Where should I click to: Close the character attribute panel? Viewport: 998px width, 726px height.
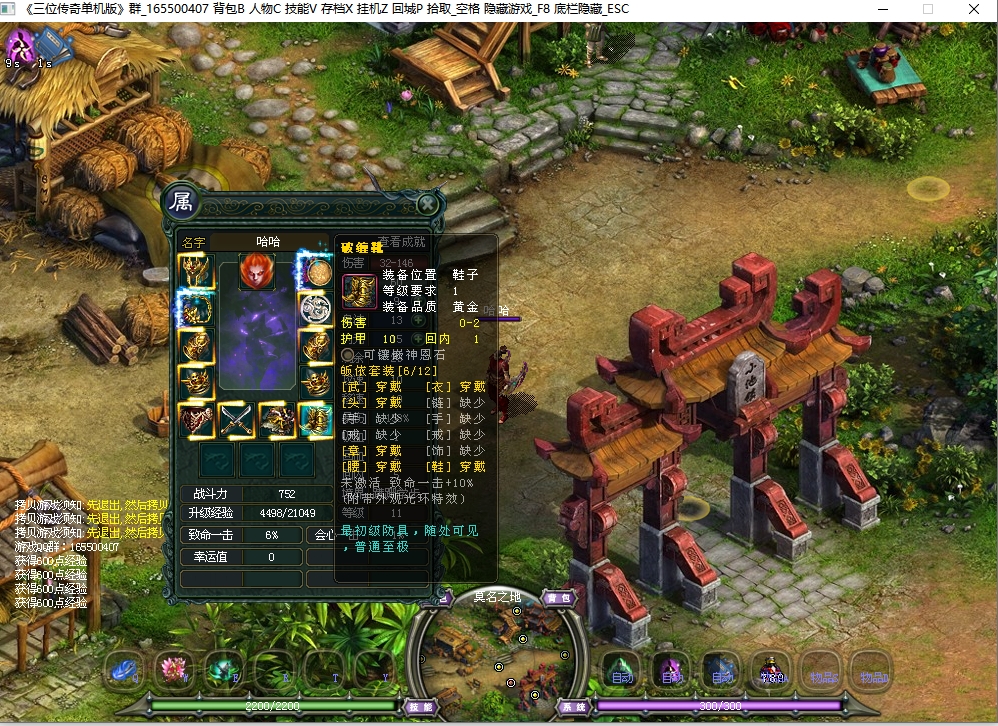pos(427,204)
